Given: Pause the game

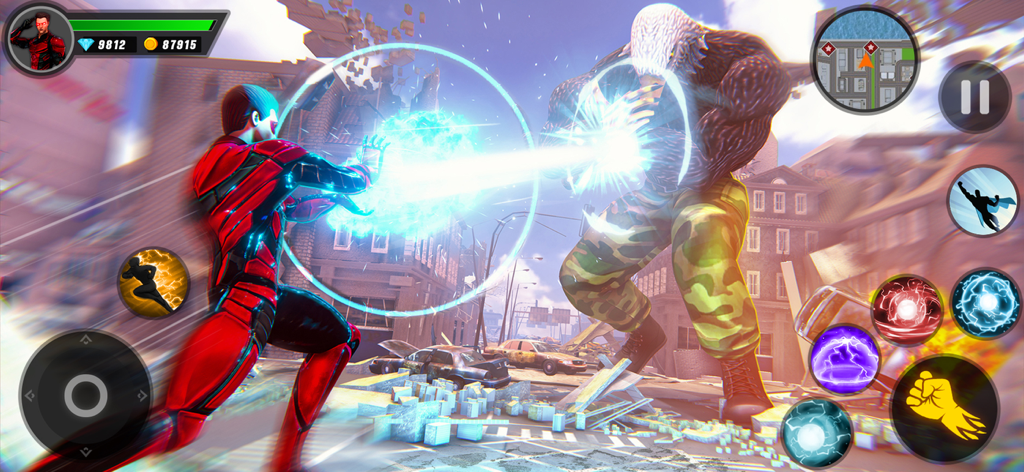Looking at the screenshot, I should tap(974, 97).
